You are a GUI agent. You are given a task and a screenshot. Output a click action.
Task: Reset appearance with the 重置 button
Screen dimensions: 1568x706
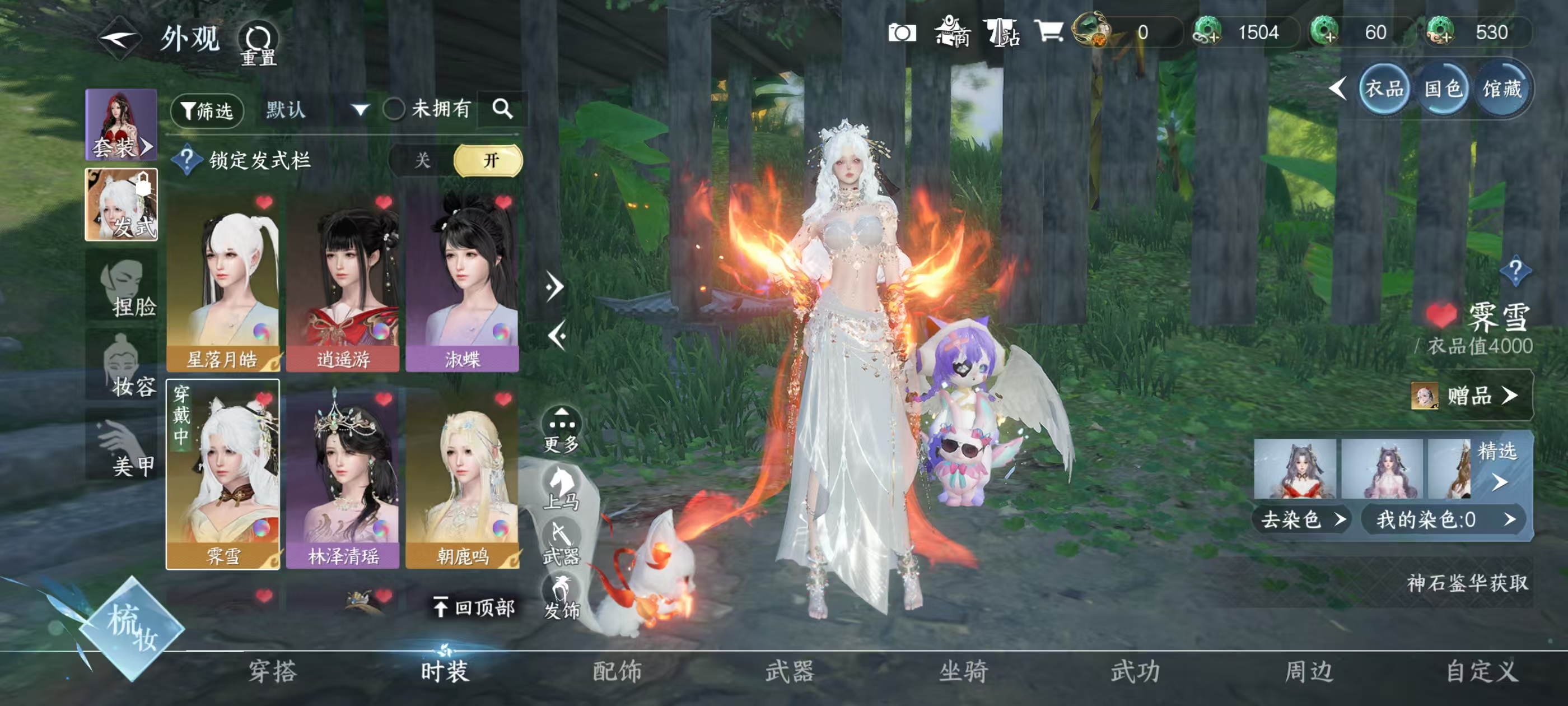258,44
